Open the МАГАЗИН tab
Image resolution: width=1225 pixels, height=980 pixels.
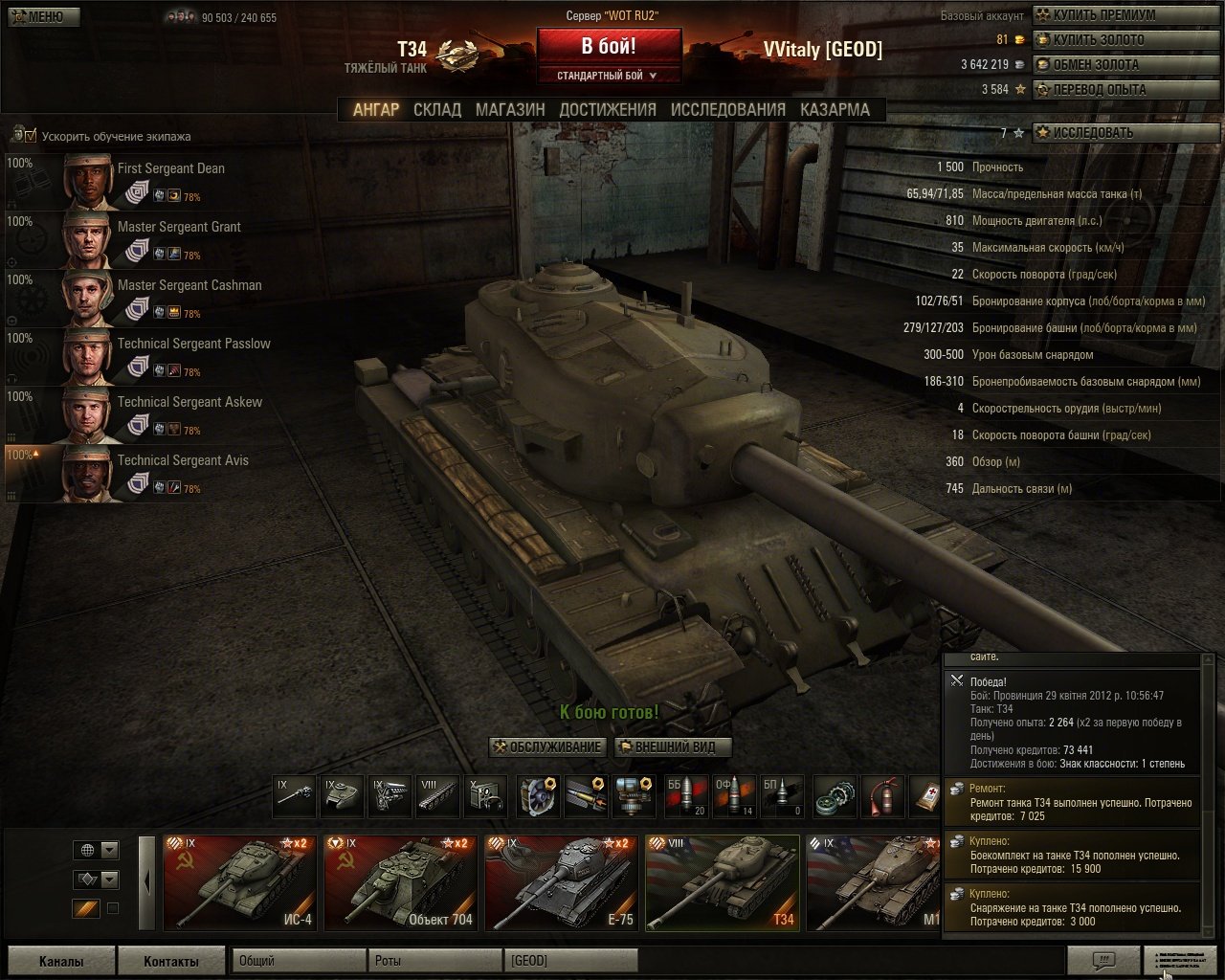[510, 109]
